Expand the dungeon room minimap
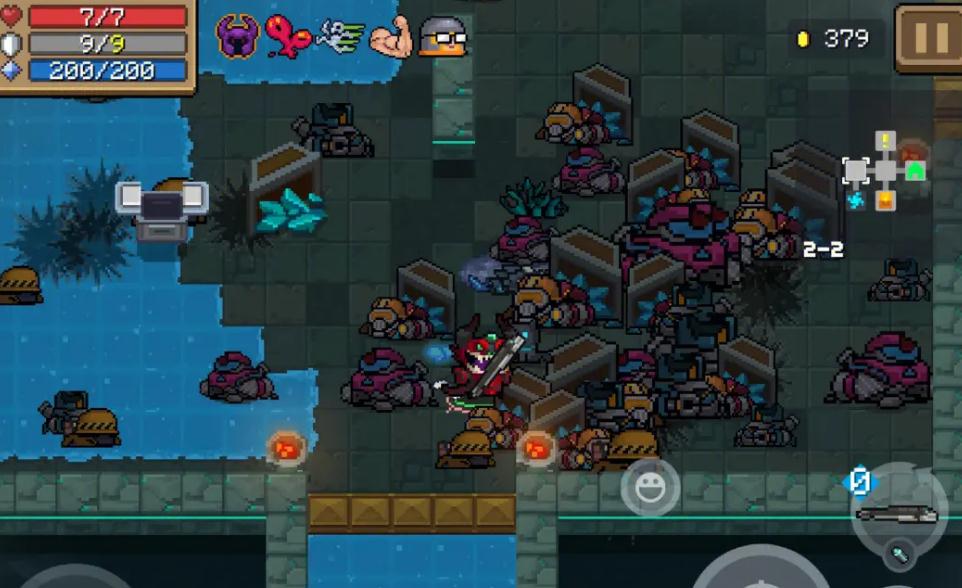 [884, 171]
